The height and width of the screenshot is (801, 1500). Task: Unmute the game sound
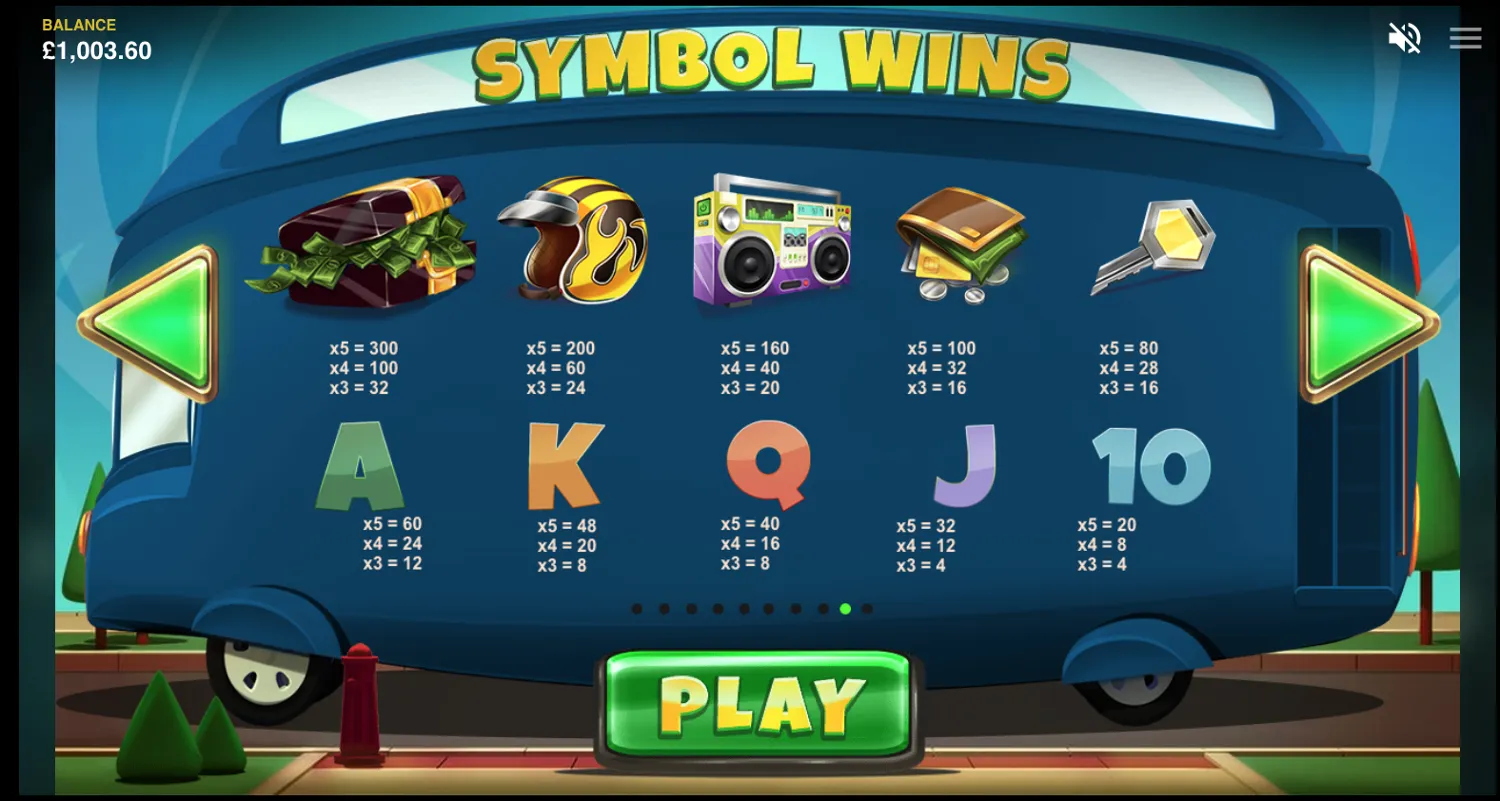(1405, 38)
